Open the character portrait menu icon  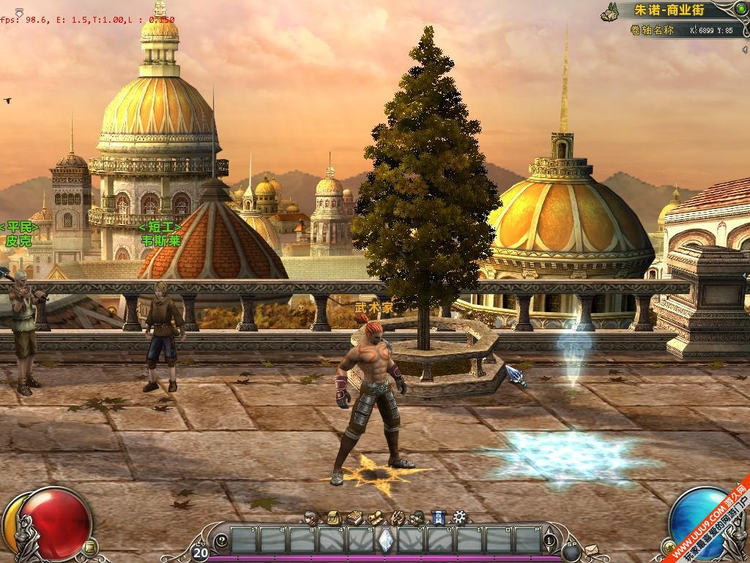(x=310, y=517)
